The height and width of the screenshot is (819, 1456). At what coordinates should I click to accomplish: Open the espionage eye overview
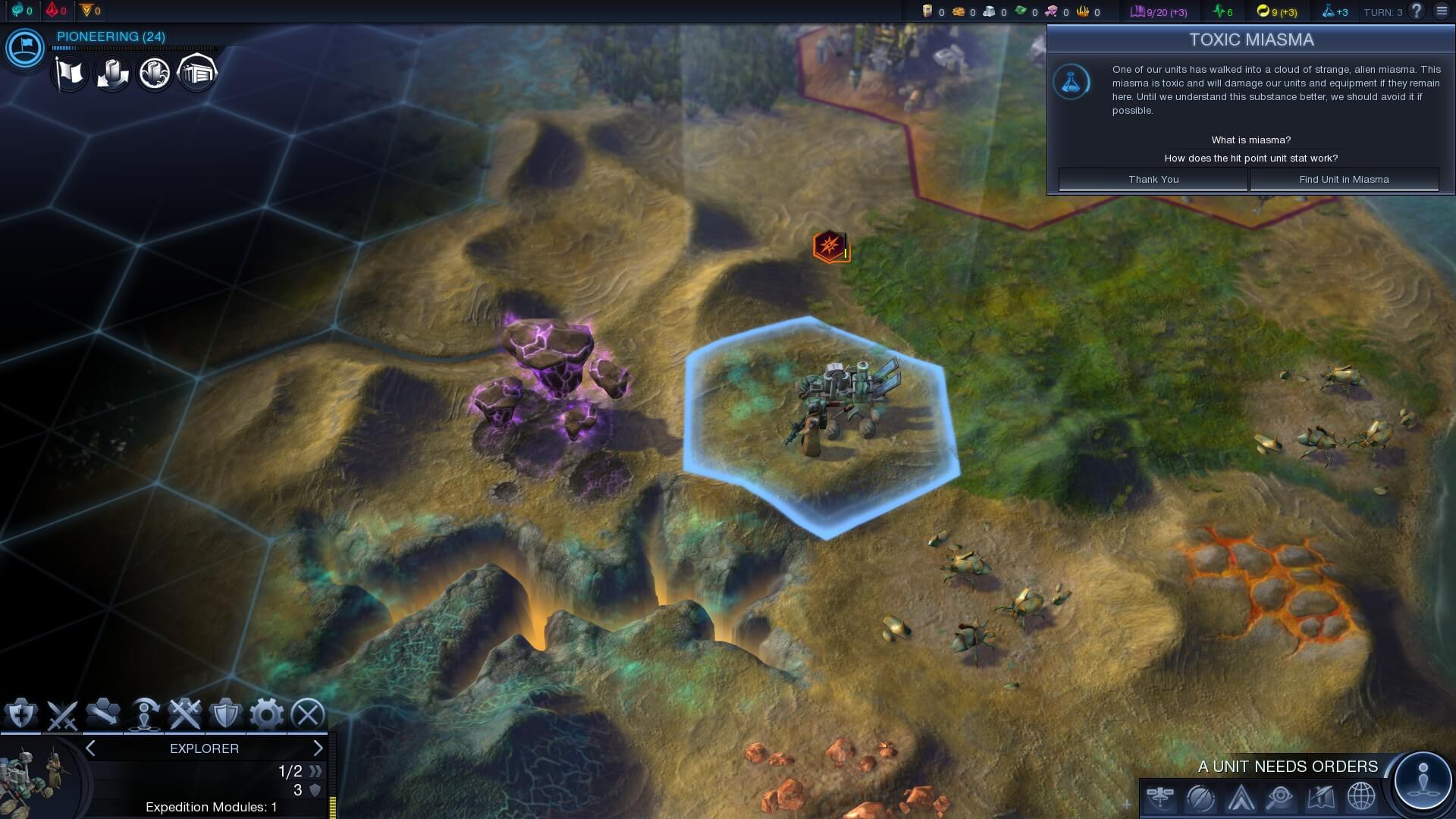[1279, 798]
